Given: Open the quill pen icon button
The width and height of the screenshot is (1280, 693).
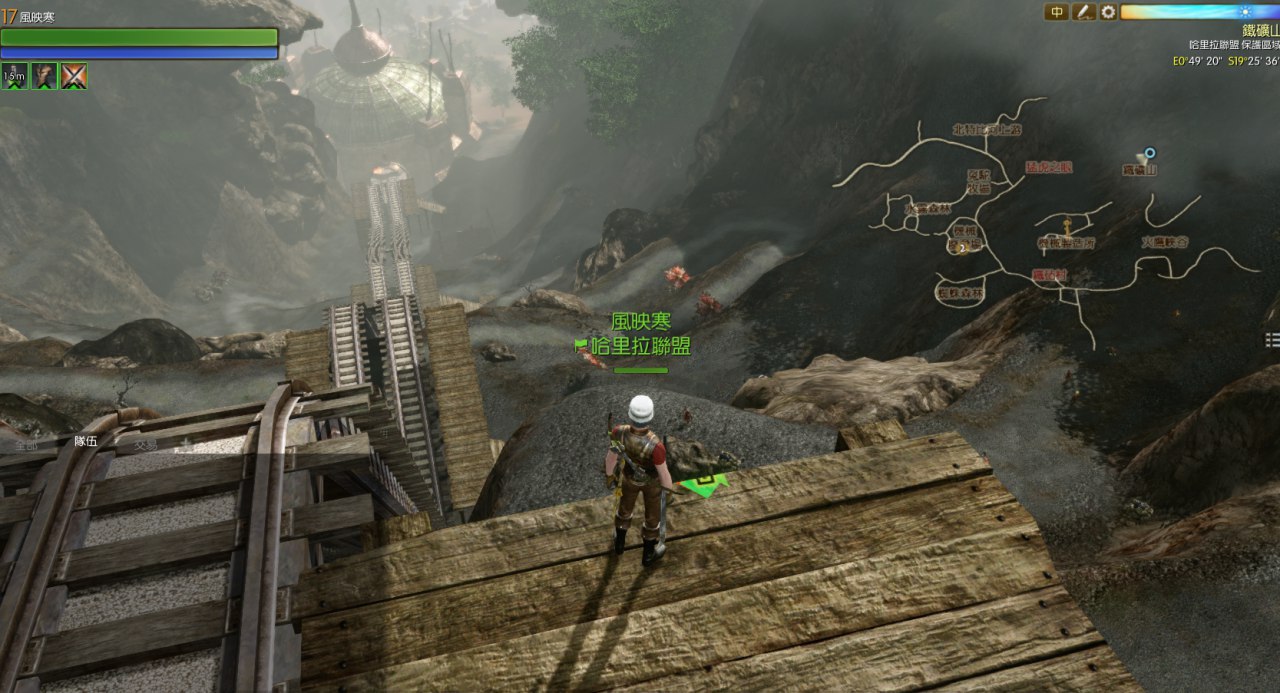Looking at the screenshot, I should pos(1083,12).
